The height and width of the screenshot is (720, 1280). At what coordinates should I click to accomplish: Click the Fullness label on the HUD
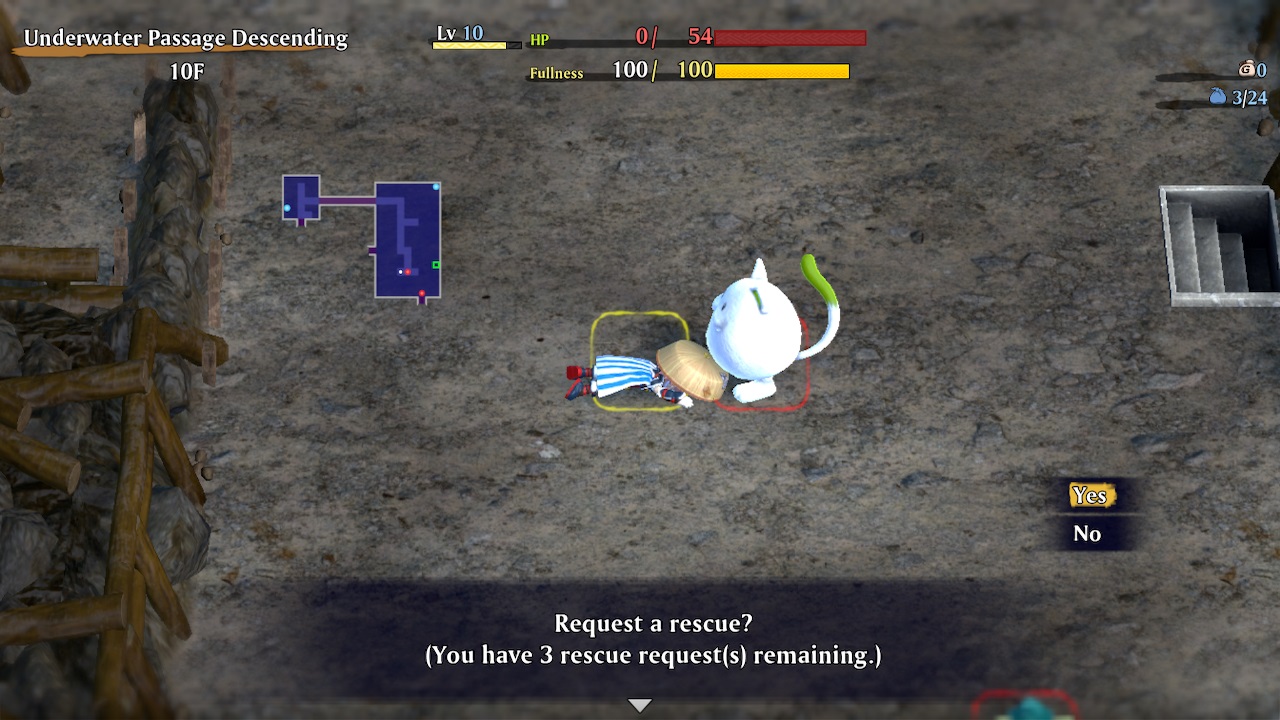point(557,72)
